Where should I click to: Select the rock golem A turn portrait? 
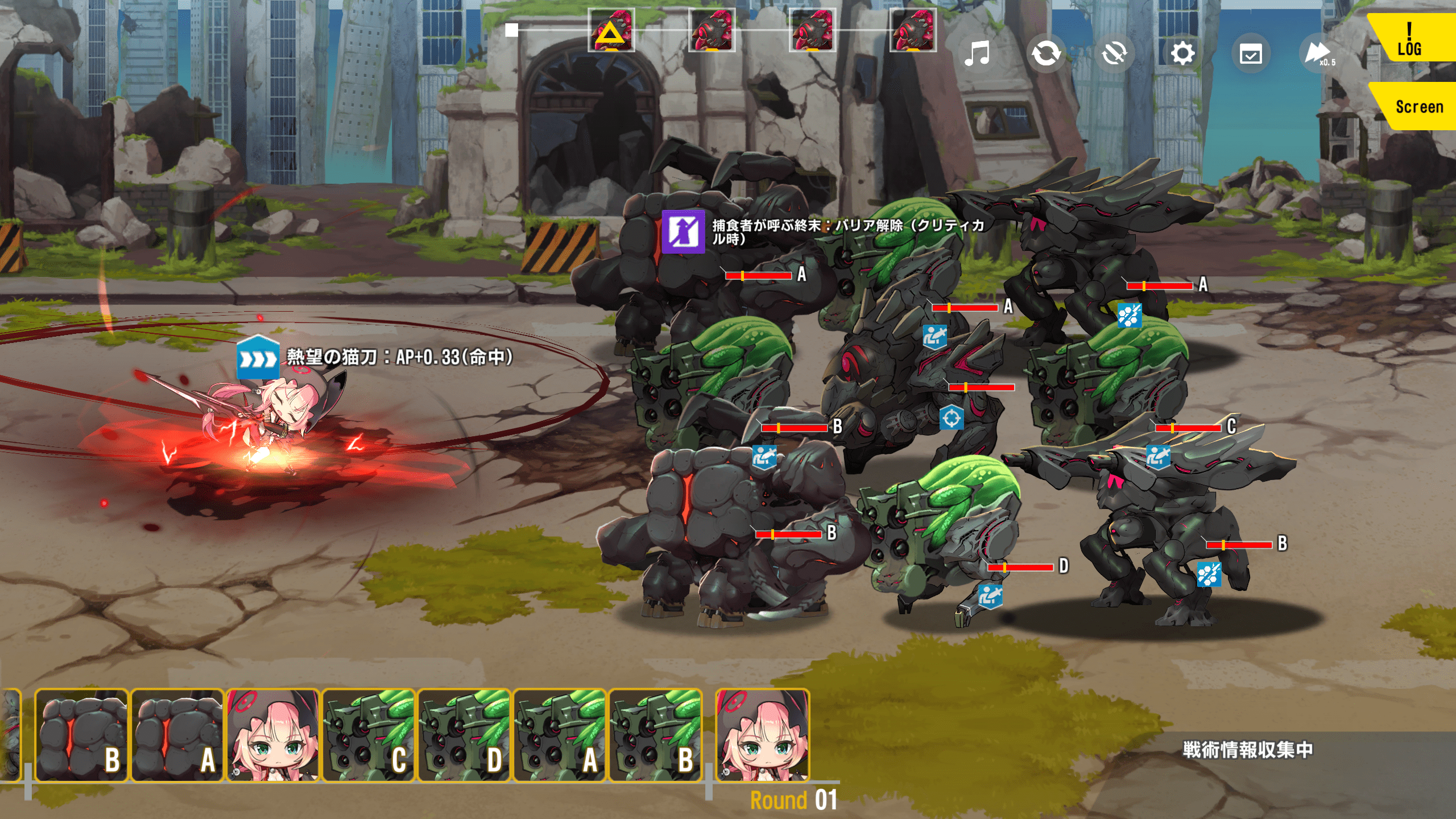pyautogui.click(x=177, y=736)
